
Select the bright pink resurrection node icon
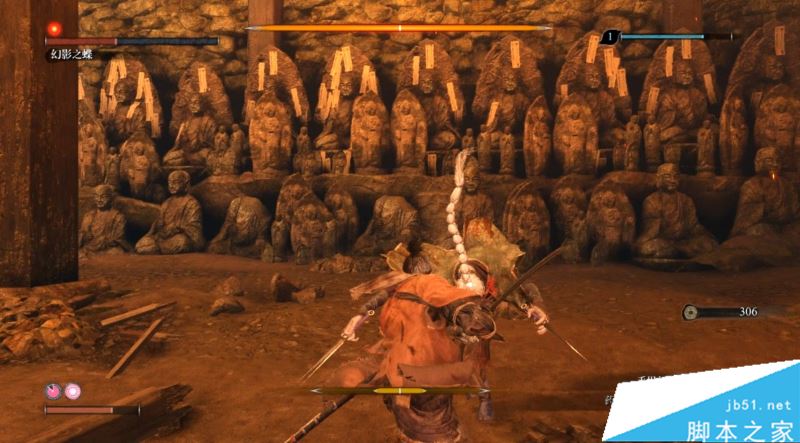[72, 392]
